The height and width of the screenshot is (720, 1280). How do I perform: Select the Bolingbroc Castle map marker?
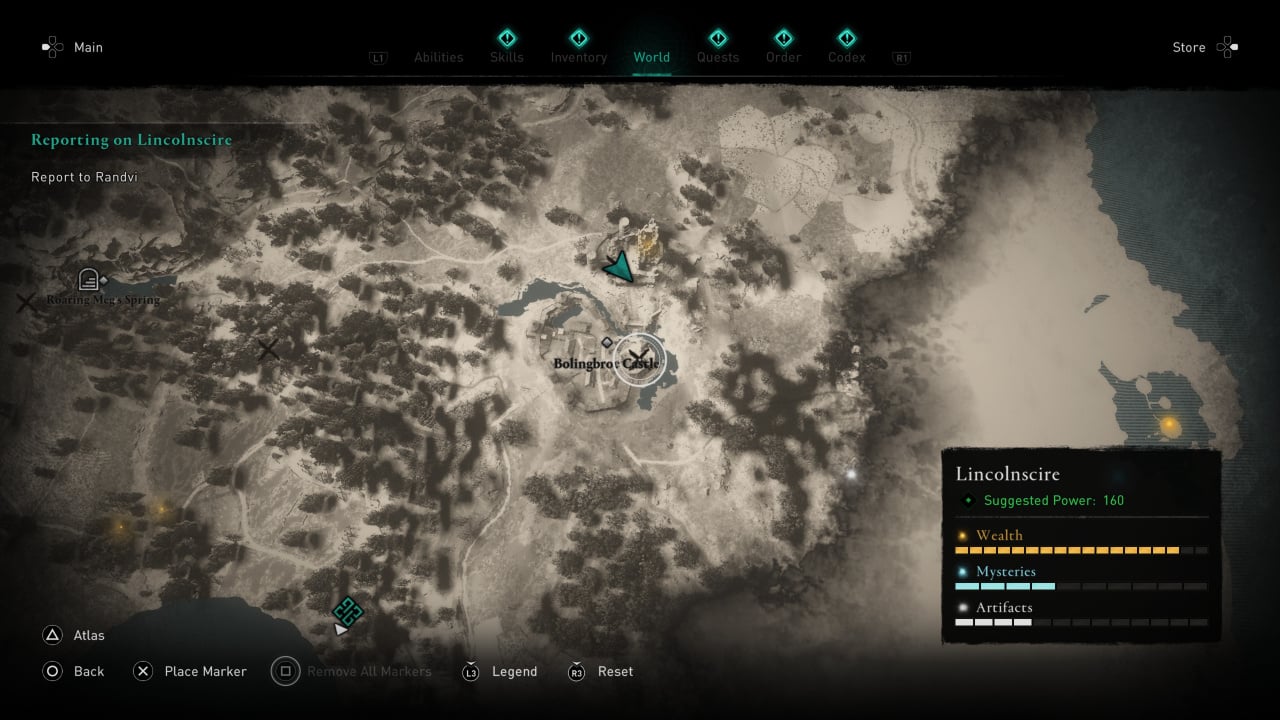638,357
